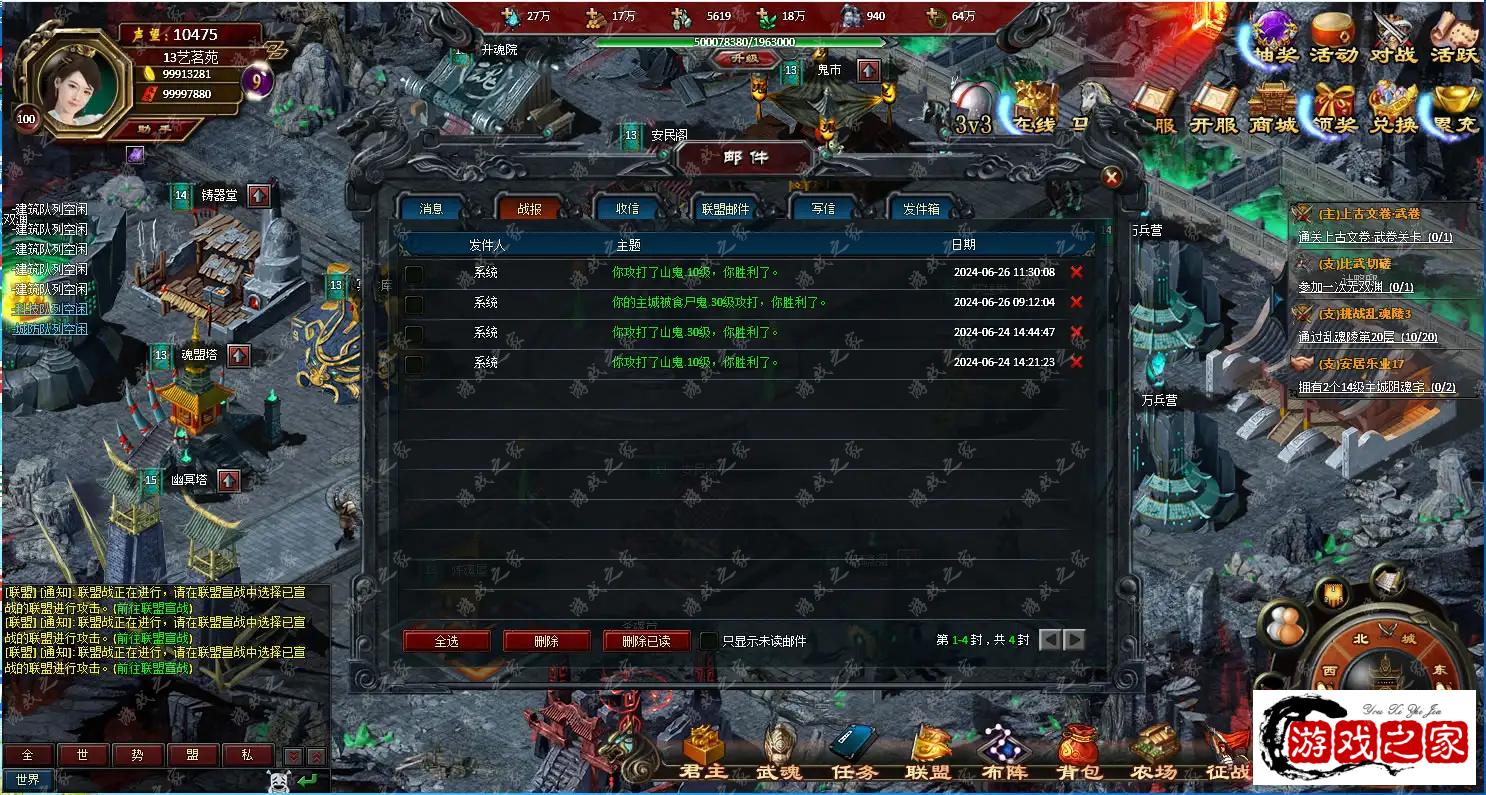The image size is (1486, 795).
Task: Switch to the 消息 tab
Action: tap(432, 209)
